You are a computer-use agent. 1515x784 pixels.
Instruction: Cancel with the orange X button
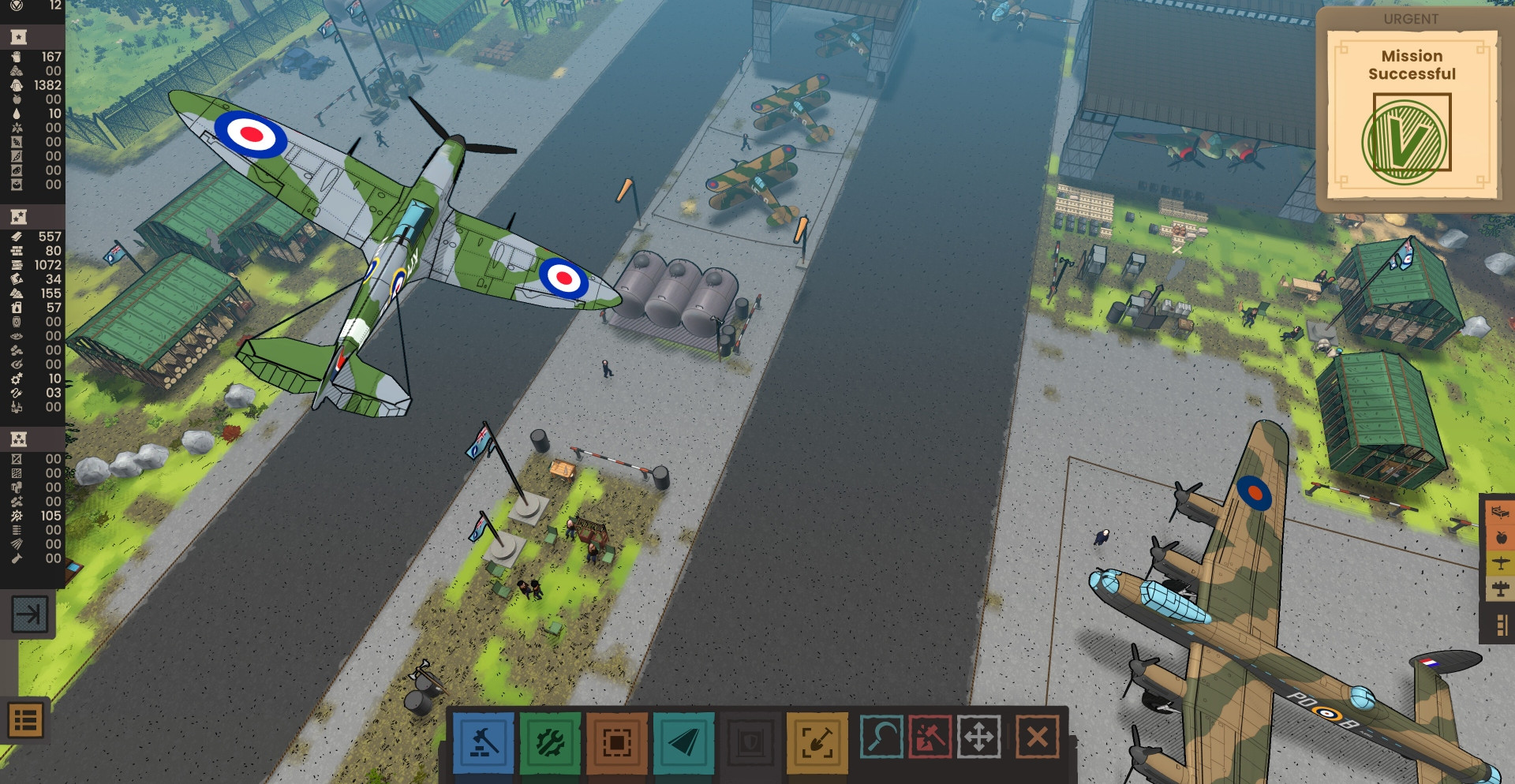(x=1038, y=737)
